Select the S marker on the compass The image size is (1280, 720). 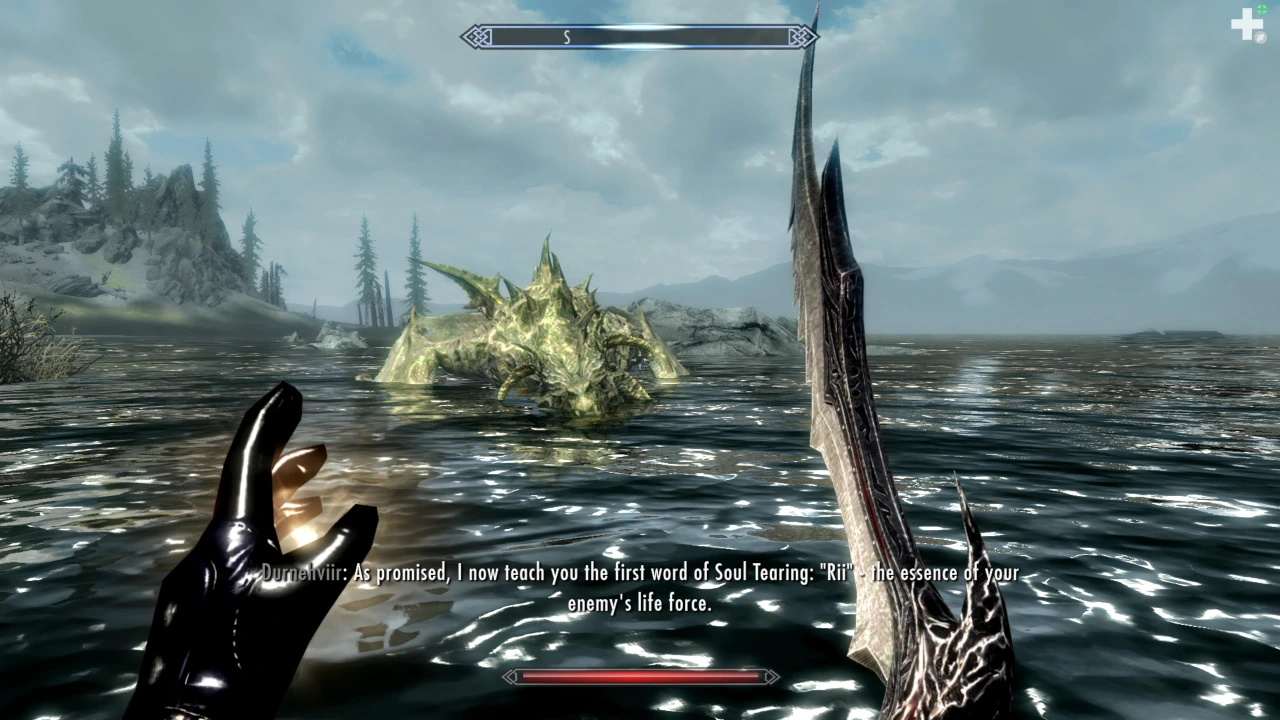566,36
